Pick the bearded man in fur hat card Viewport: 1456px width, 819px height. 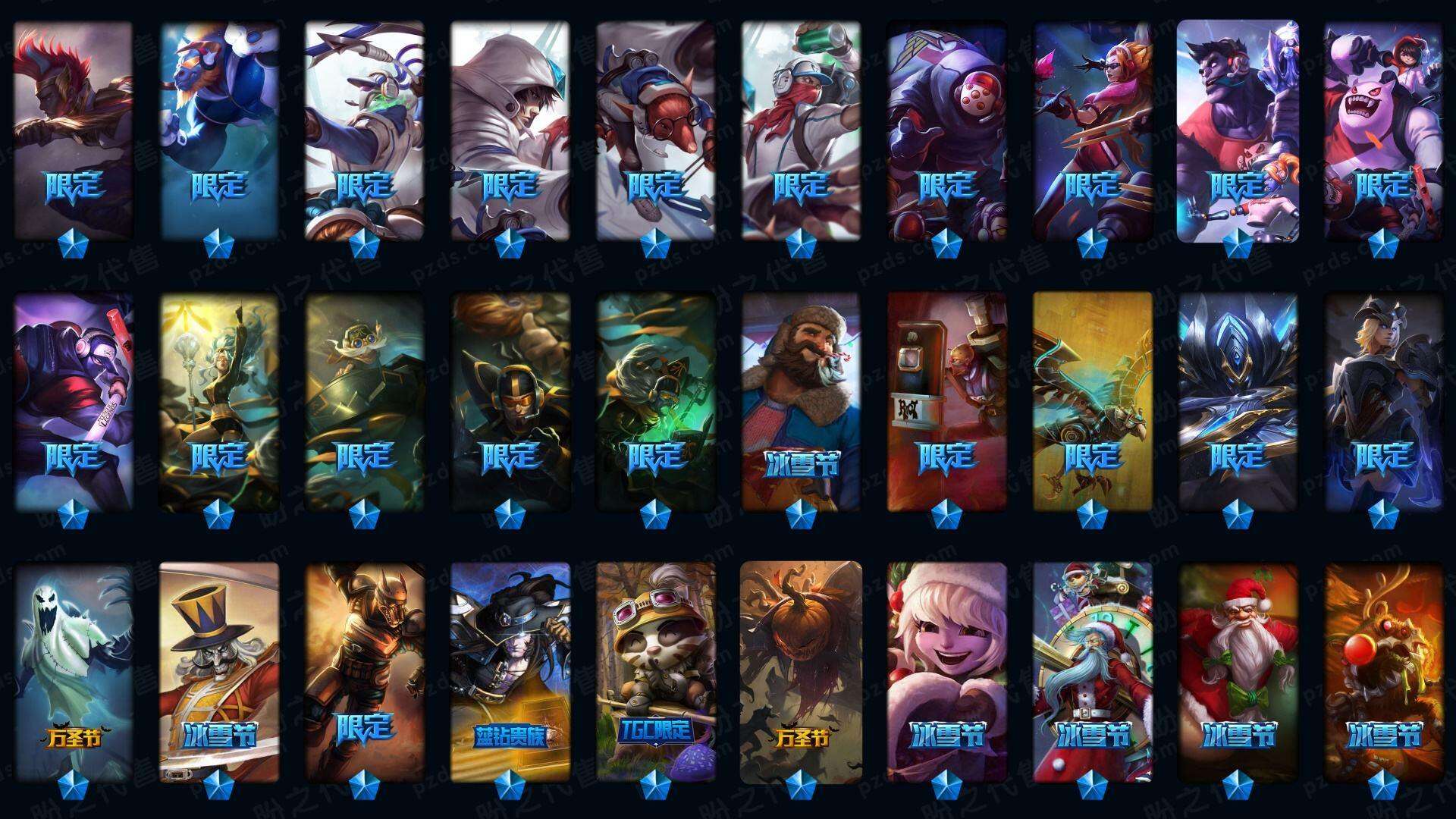[x=801, y=400]
